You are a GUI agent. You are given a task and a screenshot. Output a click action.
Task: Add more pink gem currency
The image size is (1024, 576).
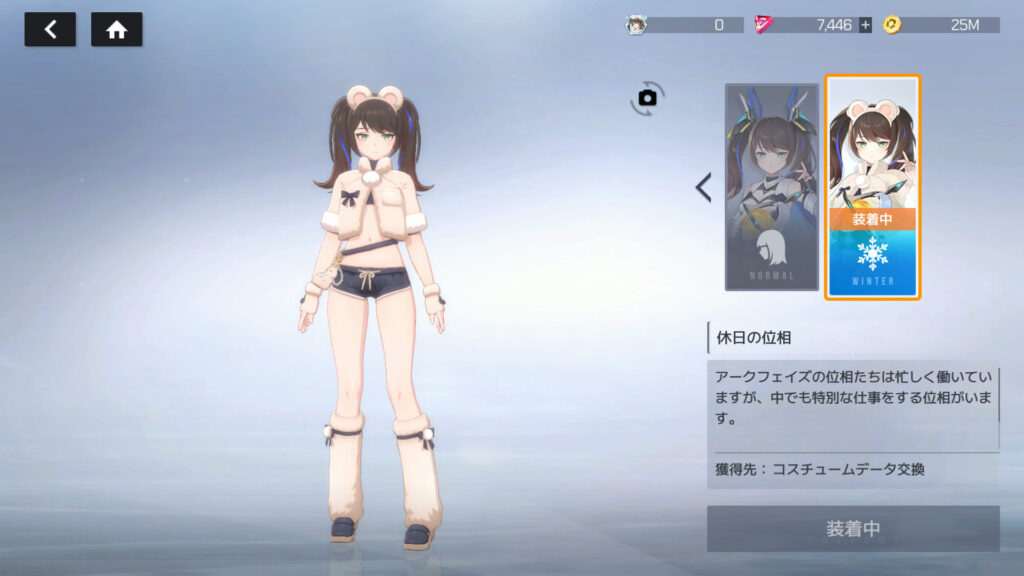tap(865, 25)
